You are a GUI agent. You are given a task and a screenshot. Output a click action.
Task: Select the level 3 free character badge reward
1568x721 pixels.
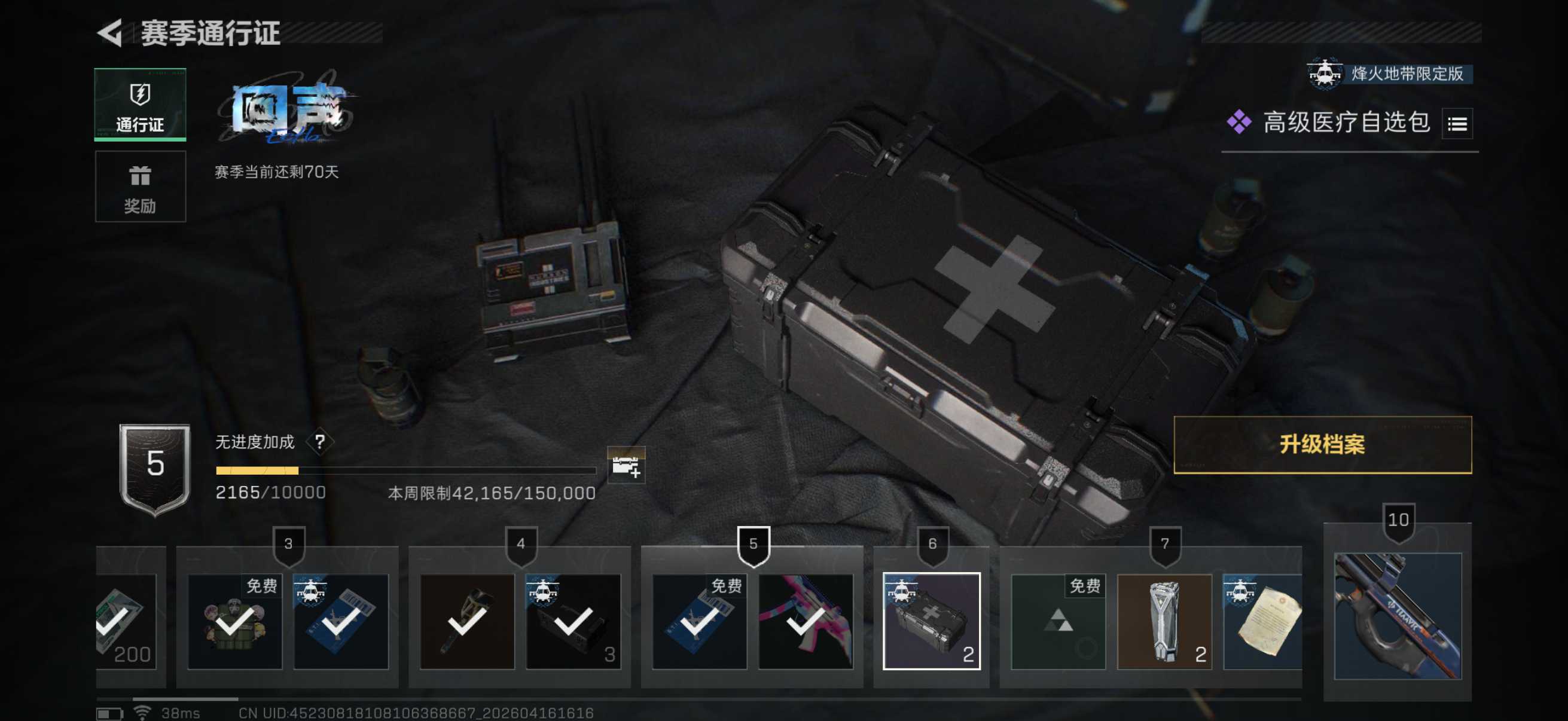(235, 621)
